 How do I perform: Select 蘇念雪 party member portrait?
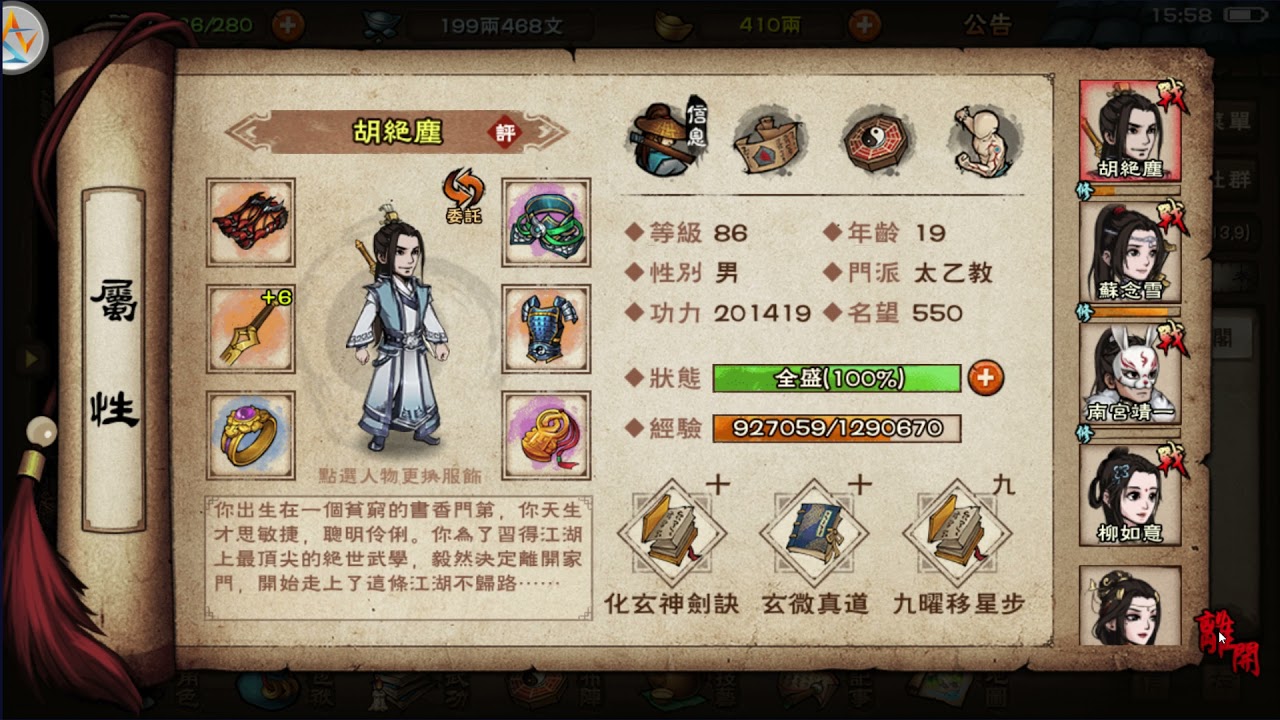point(1128,255)
